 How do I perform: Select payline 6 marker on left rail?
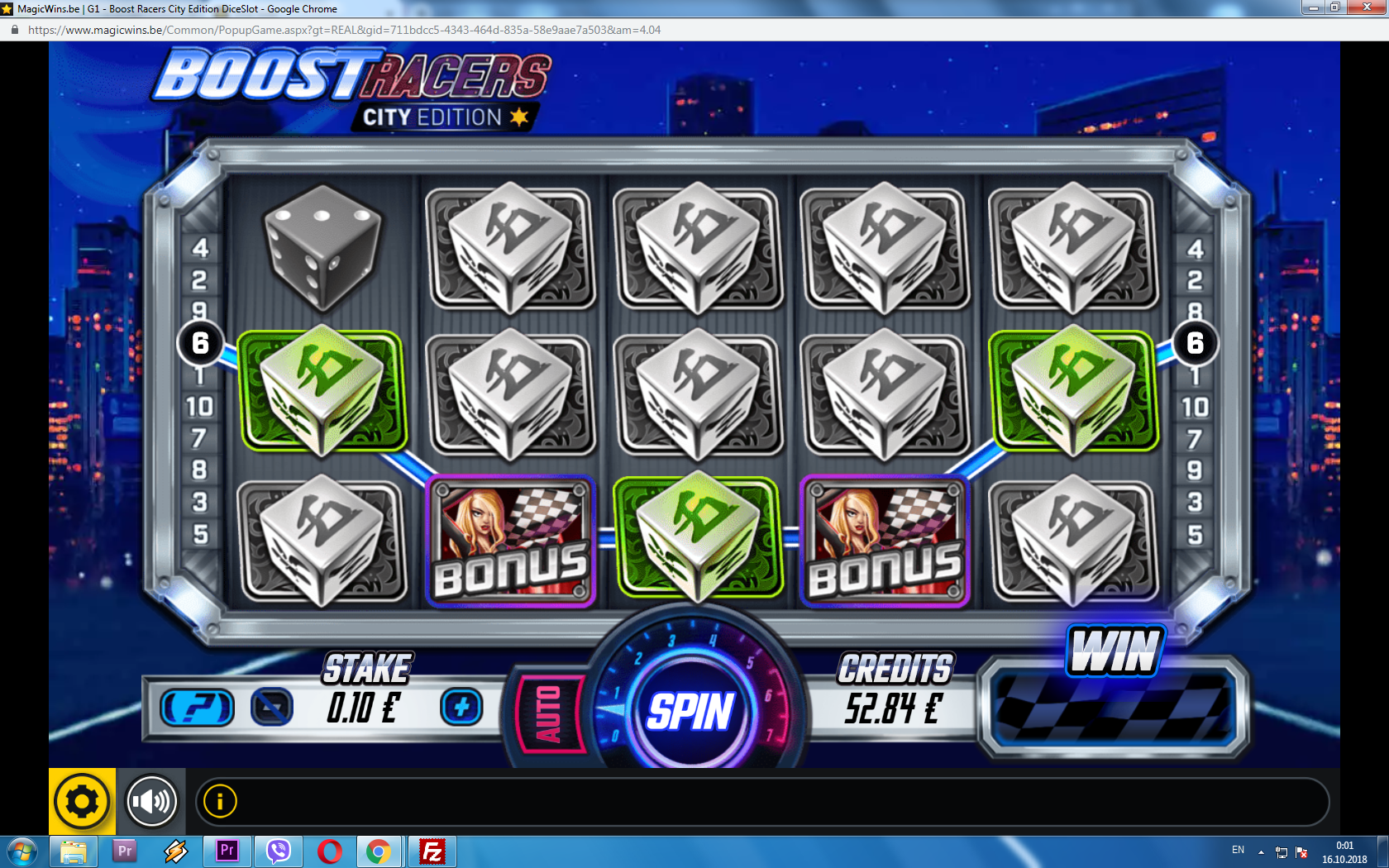coord(200,342)
